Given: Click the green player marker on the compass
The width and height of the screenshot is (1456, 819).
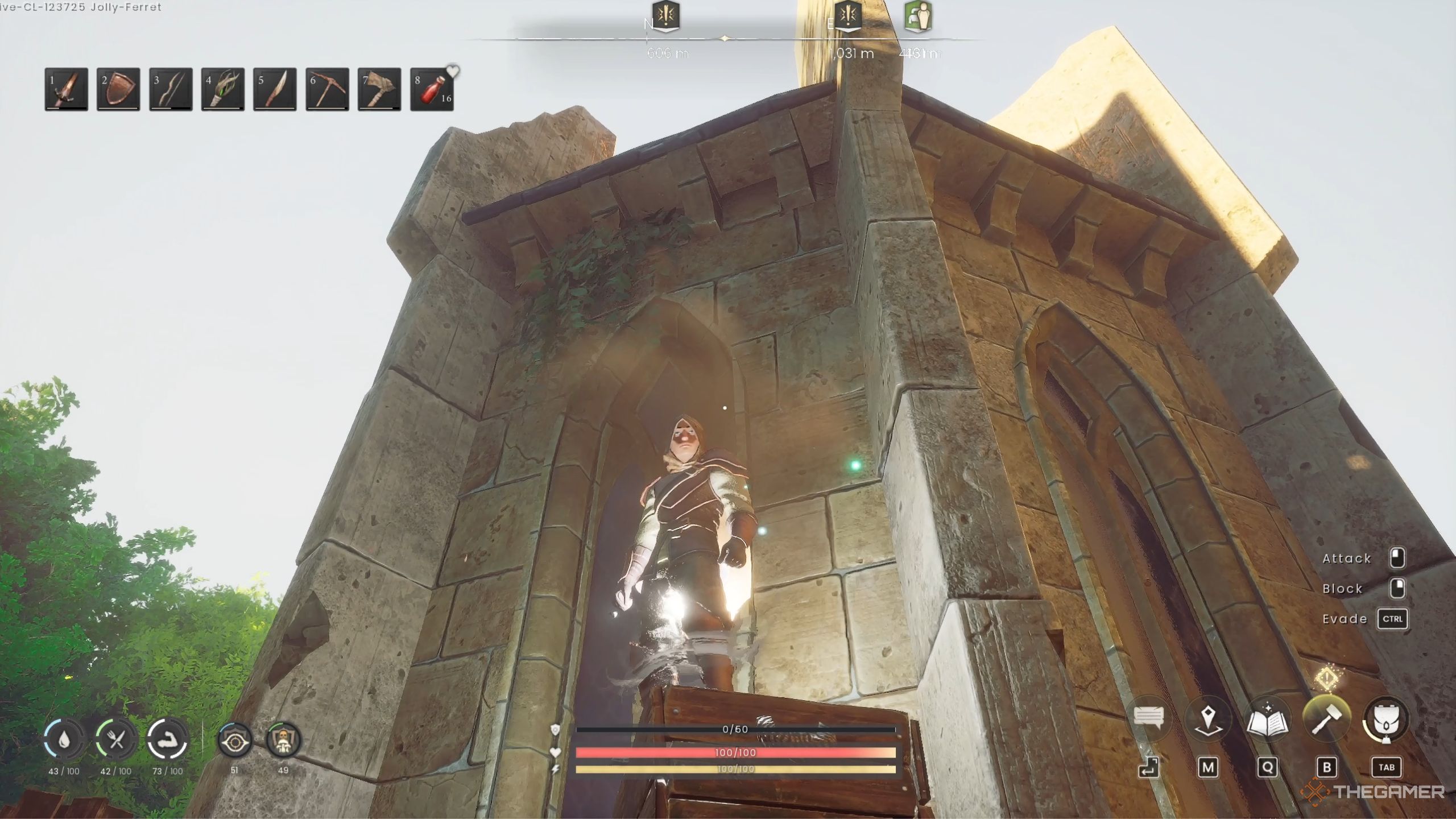Looking at the screenshot, I should pyautogui.click(x=918, y=17).
